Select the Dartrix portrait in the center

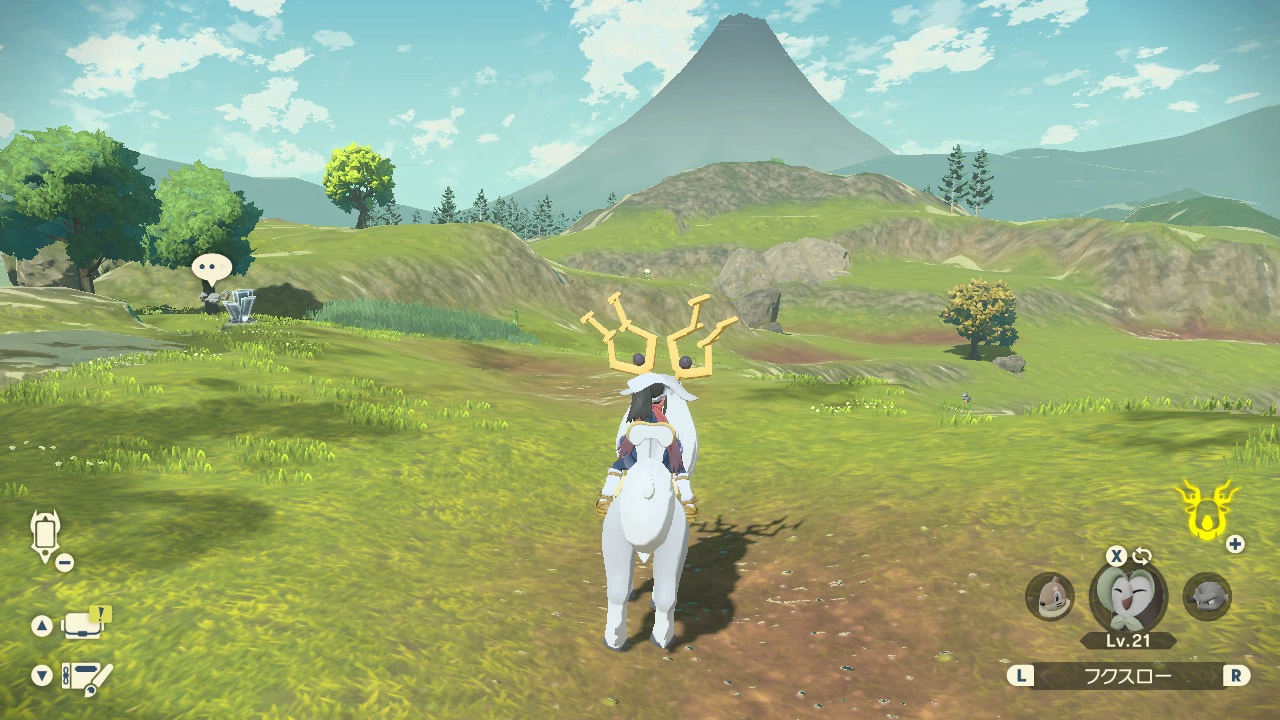[x=1128, y=596]
